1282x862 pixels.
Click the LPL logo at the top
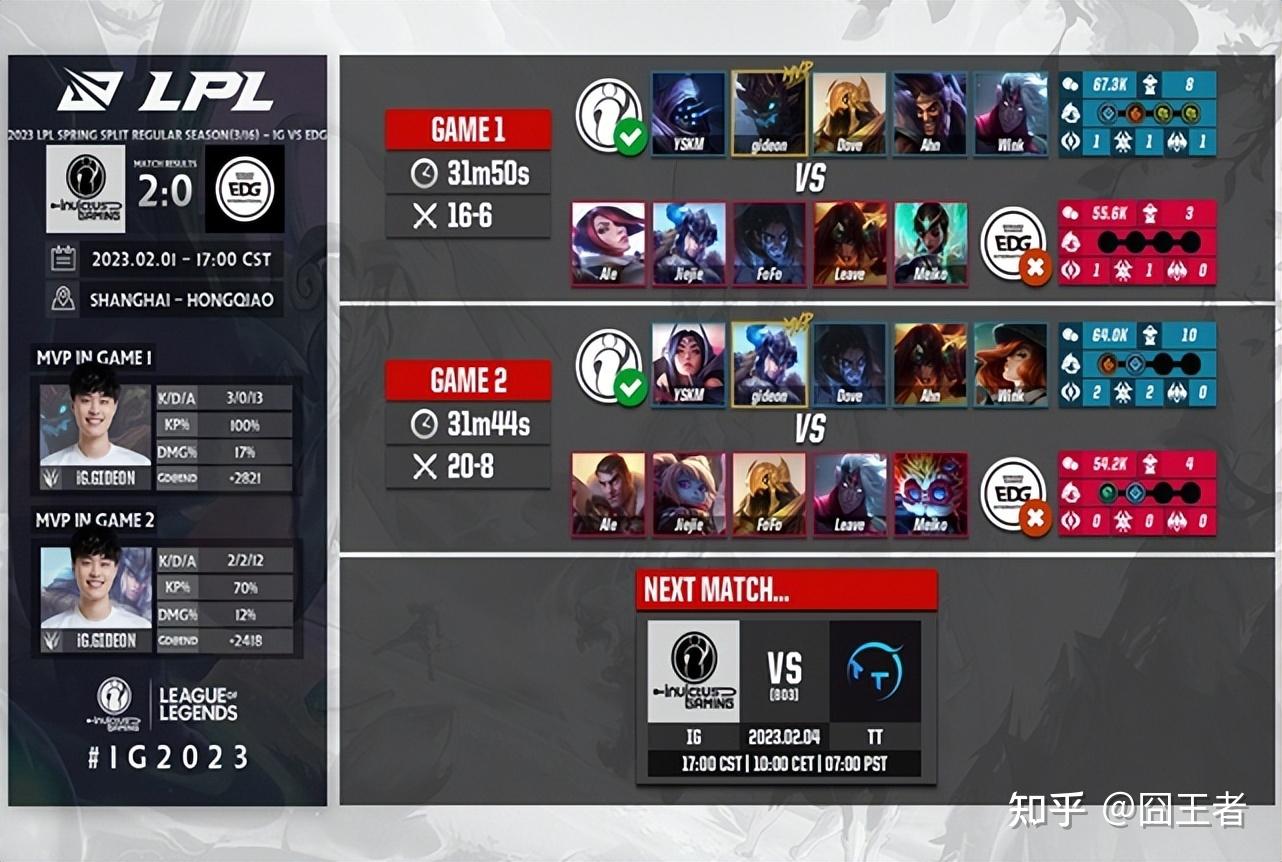pyautogui.click(x=166, y=92)
